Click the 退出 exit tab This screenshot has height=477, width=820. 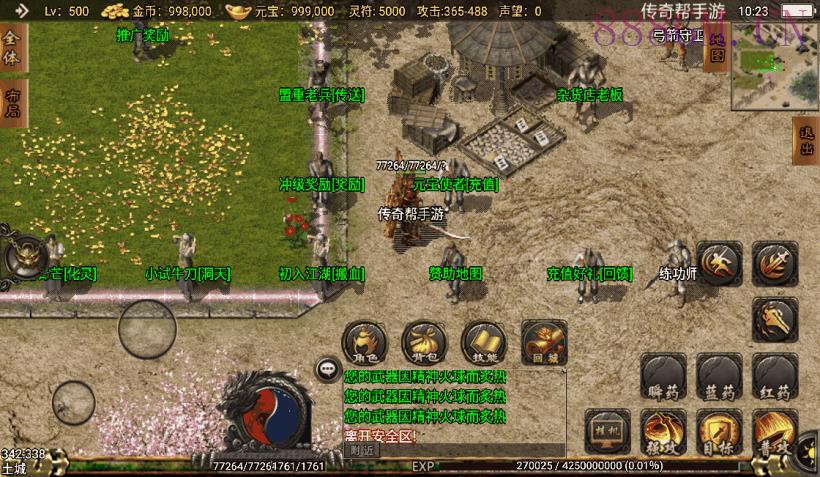(806, 141)
